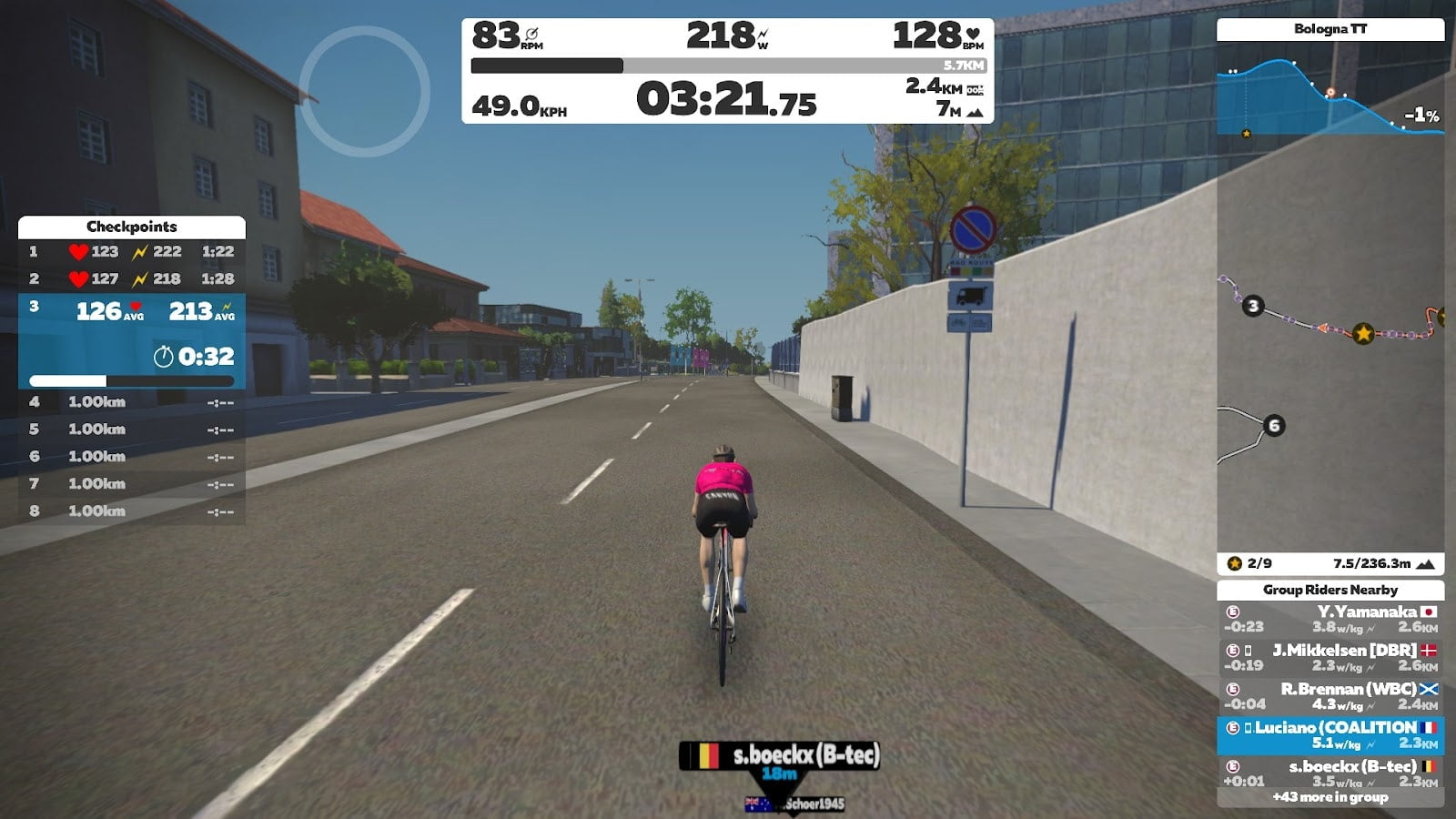Image resolution: width=1456 pixels, height=819 pixels.
Task: Select highlighted Luciano (COALITION) rider row
Action: tap(1330, 735)
